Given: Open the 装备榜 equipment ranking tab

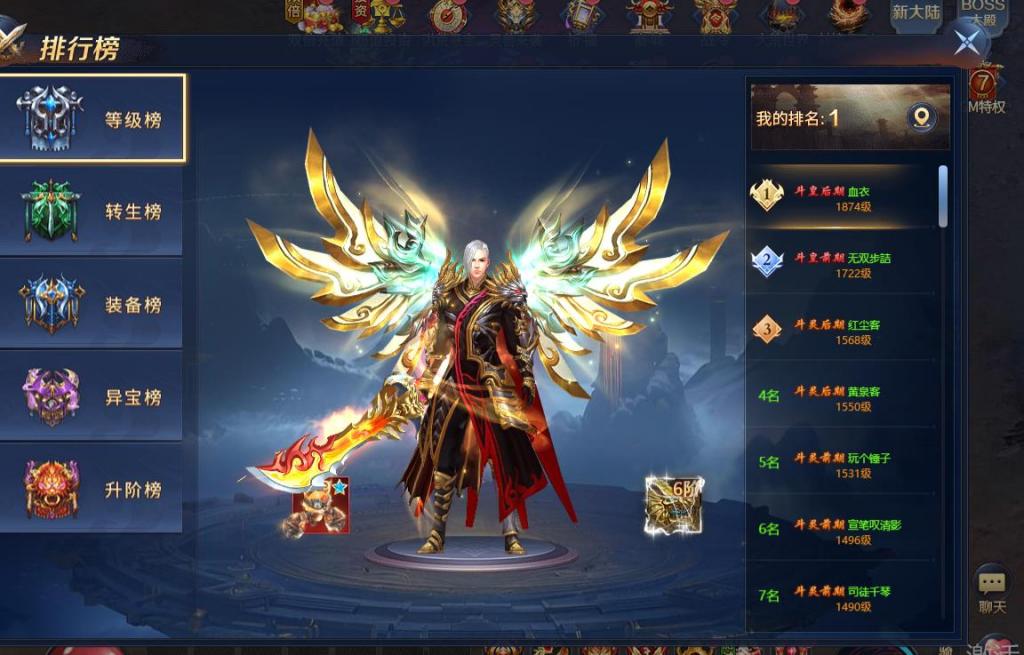Looking at the screenshot, I should pos(92,304).
